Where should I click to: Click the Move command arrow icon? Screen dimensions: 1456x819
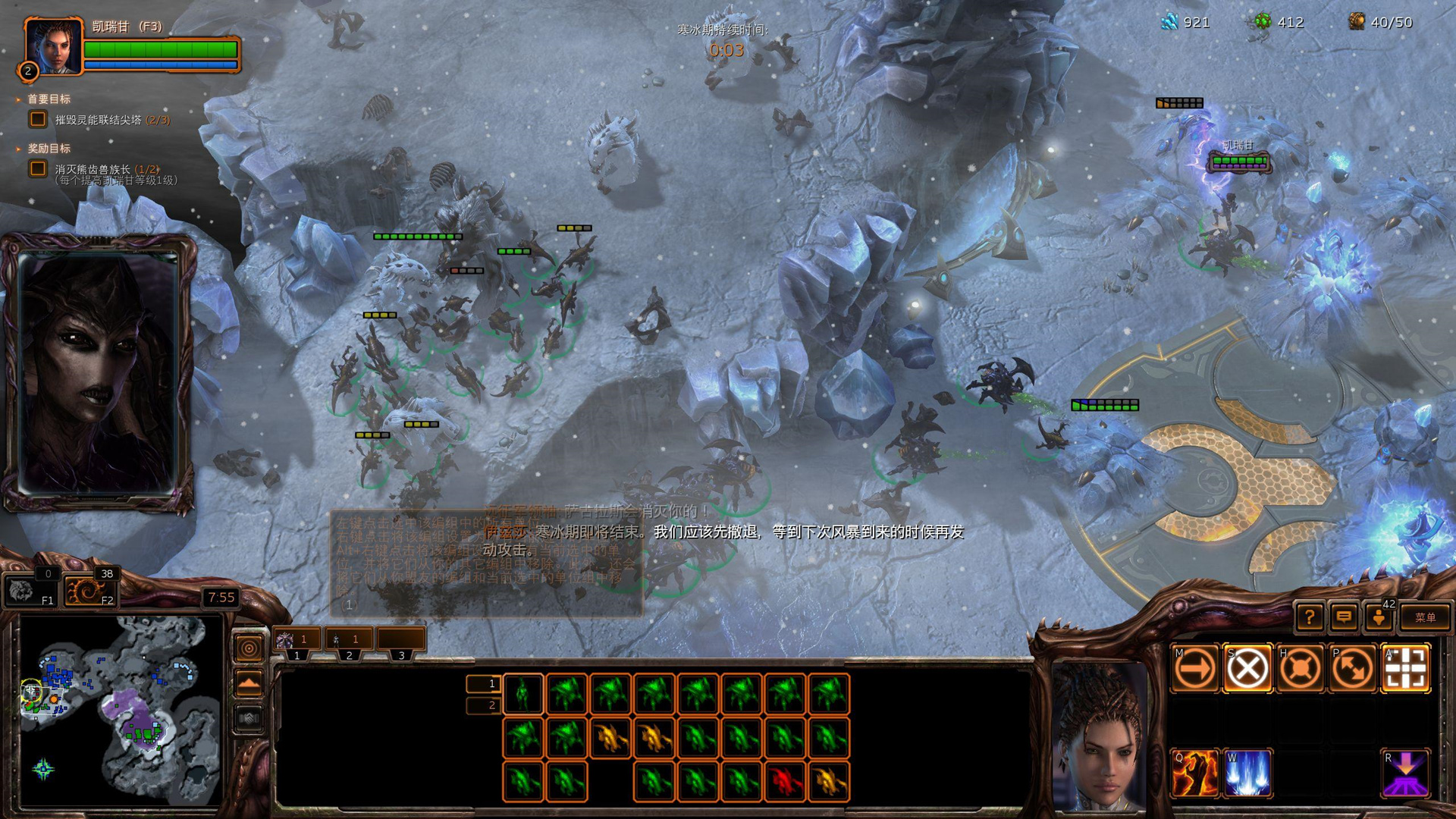[x=1194, y=669]
